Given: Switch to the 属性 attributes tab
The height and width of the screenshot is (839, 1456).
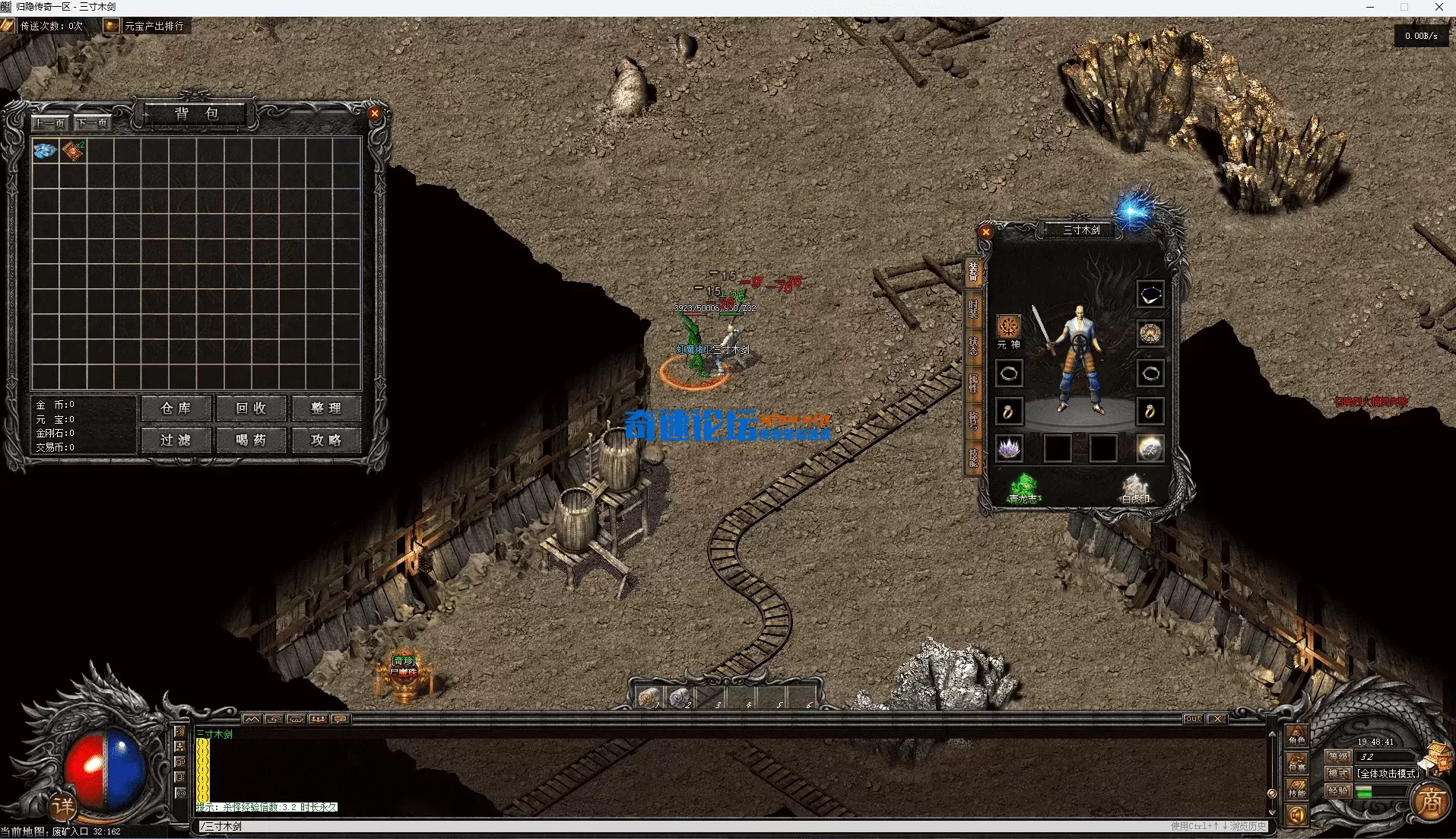Looking at the screenshot, I should coord(972,383).
